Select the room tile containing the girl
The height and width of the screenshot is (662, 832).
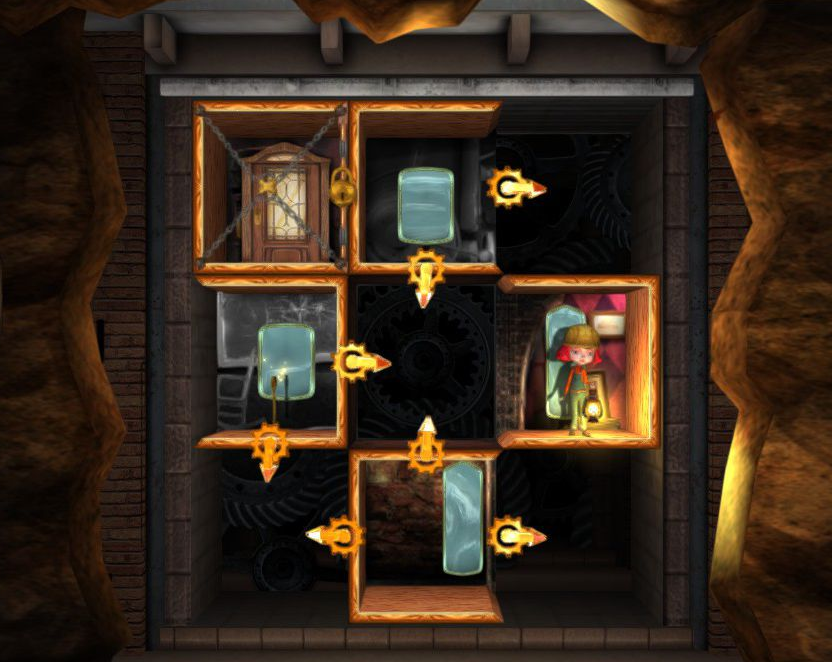(x=578, y=361)
